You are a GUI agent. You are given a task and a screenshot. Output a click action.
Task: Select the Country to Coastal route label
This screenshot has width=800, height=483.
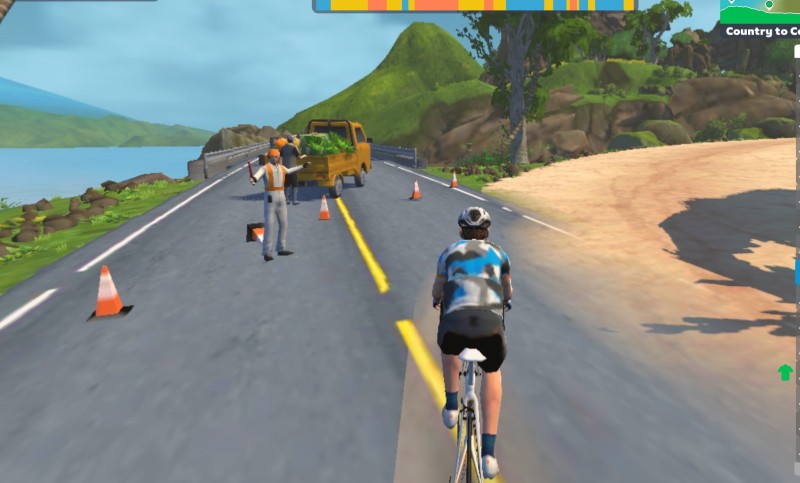tap(762, 31)
